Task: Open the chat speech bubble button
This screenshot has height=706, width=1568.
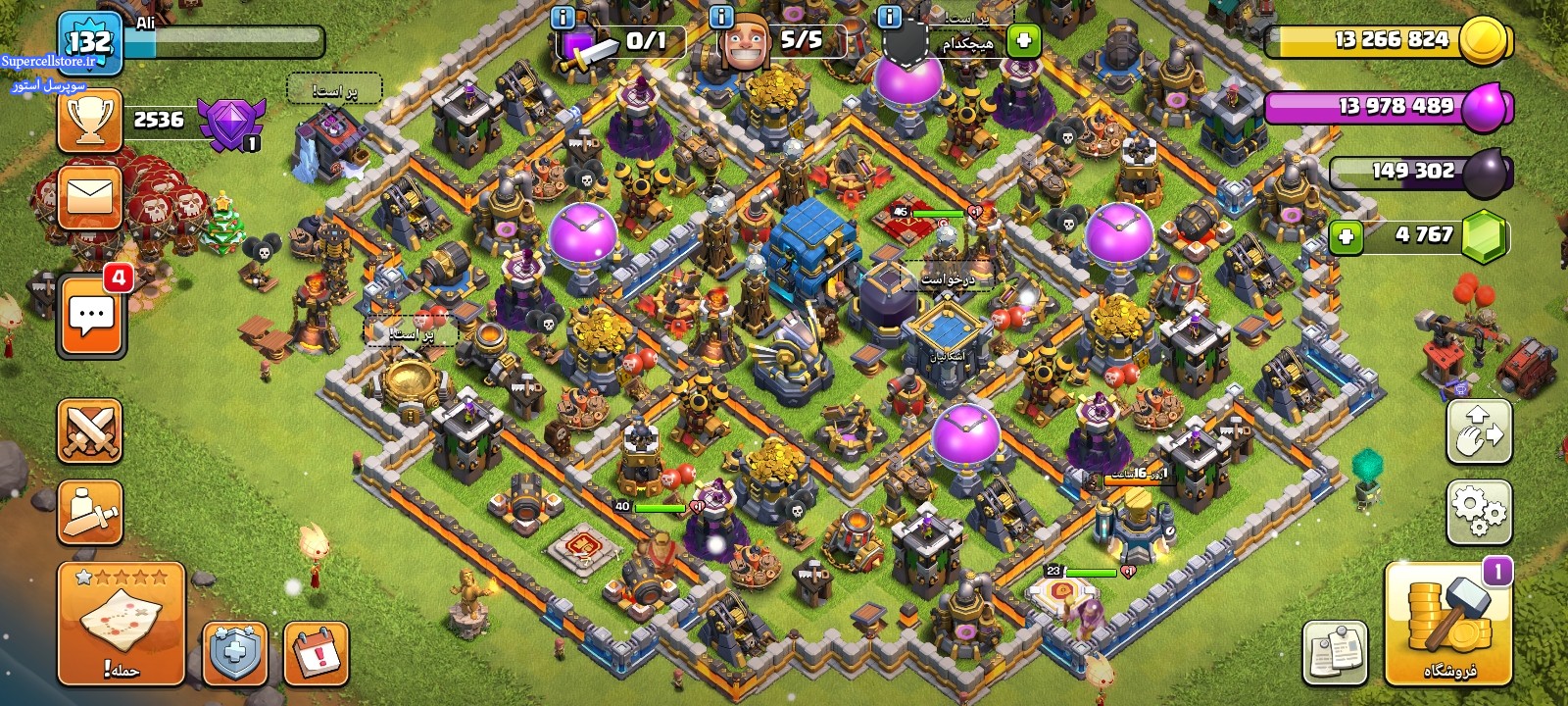Action: [92, 317]
